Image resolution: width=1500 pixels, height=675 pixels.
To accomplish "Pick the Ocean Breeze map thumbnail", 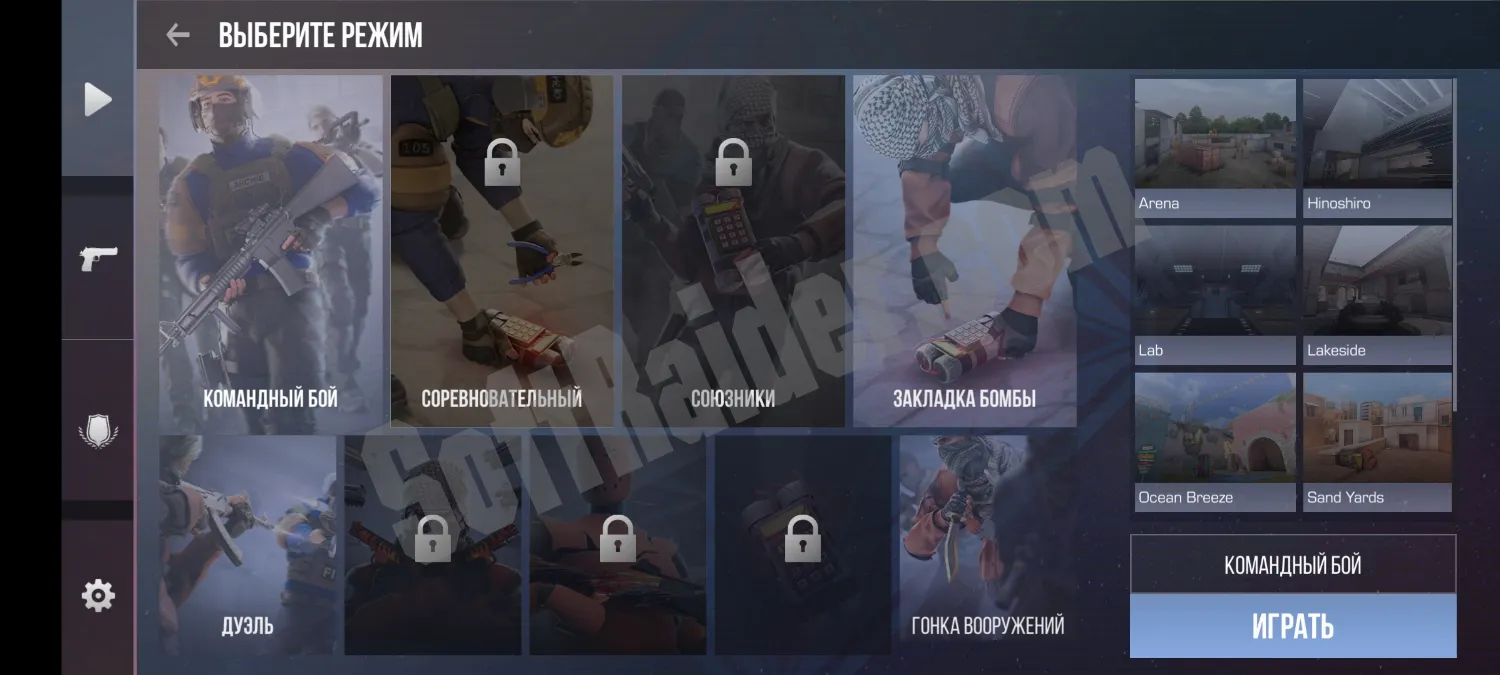I will tap(1215, 441).
